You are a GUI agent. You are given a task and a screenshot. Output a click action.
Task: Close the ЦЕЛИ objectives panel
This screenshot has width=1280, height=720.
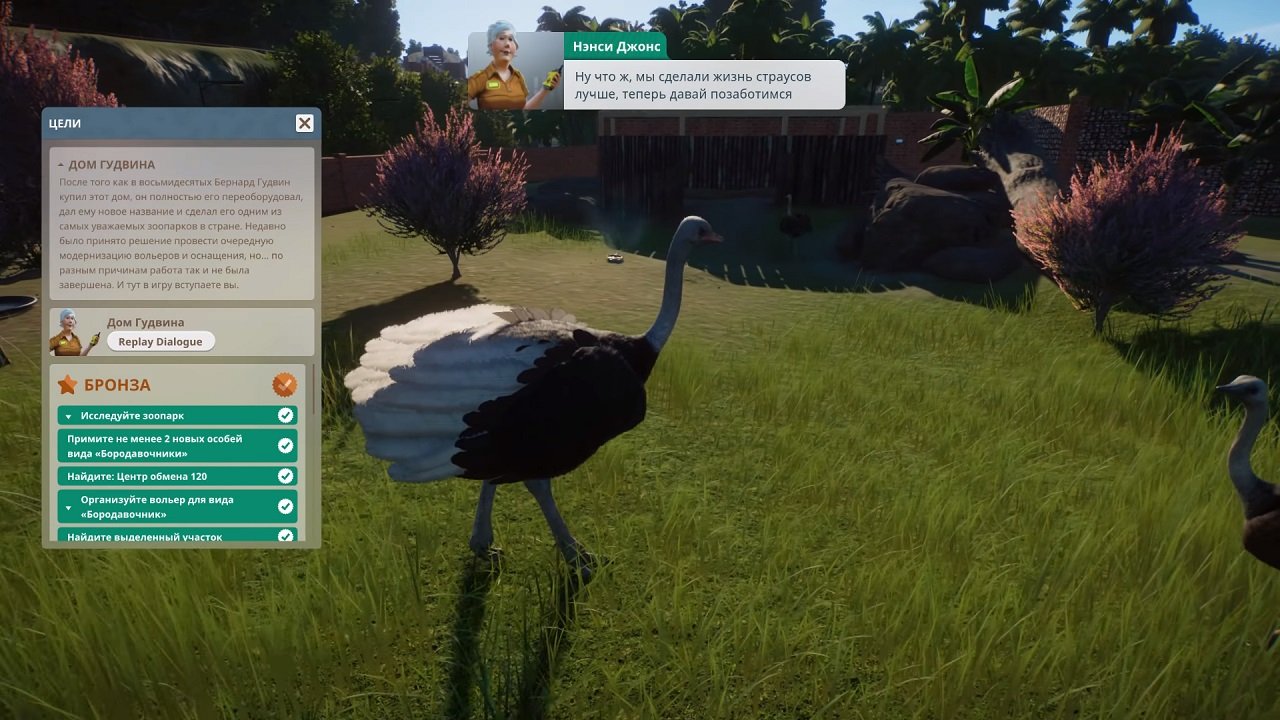pyautogui.click(x=304, y=123)
